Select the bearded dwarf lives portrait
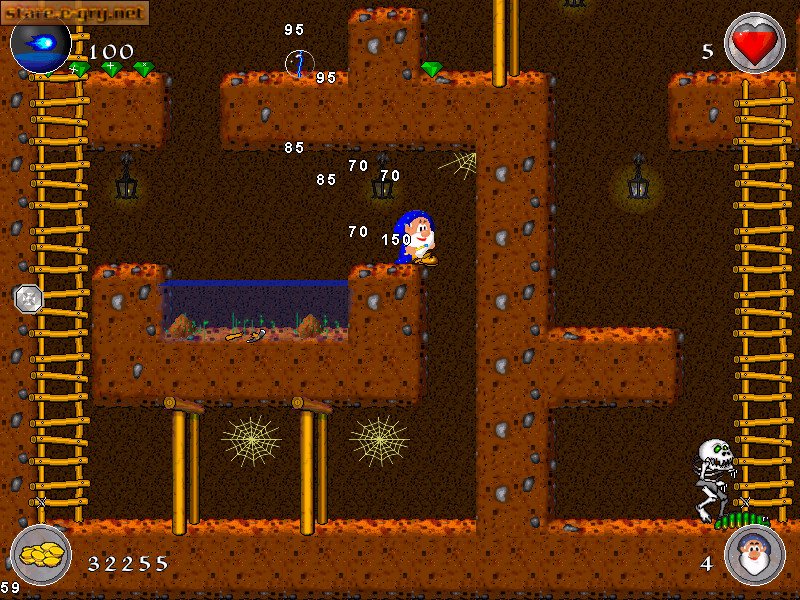Image resolution: width=800 pixels, height=600 pixels. point(754,554)
